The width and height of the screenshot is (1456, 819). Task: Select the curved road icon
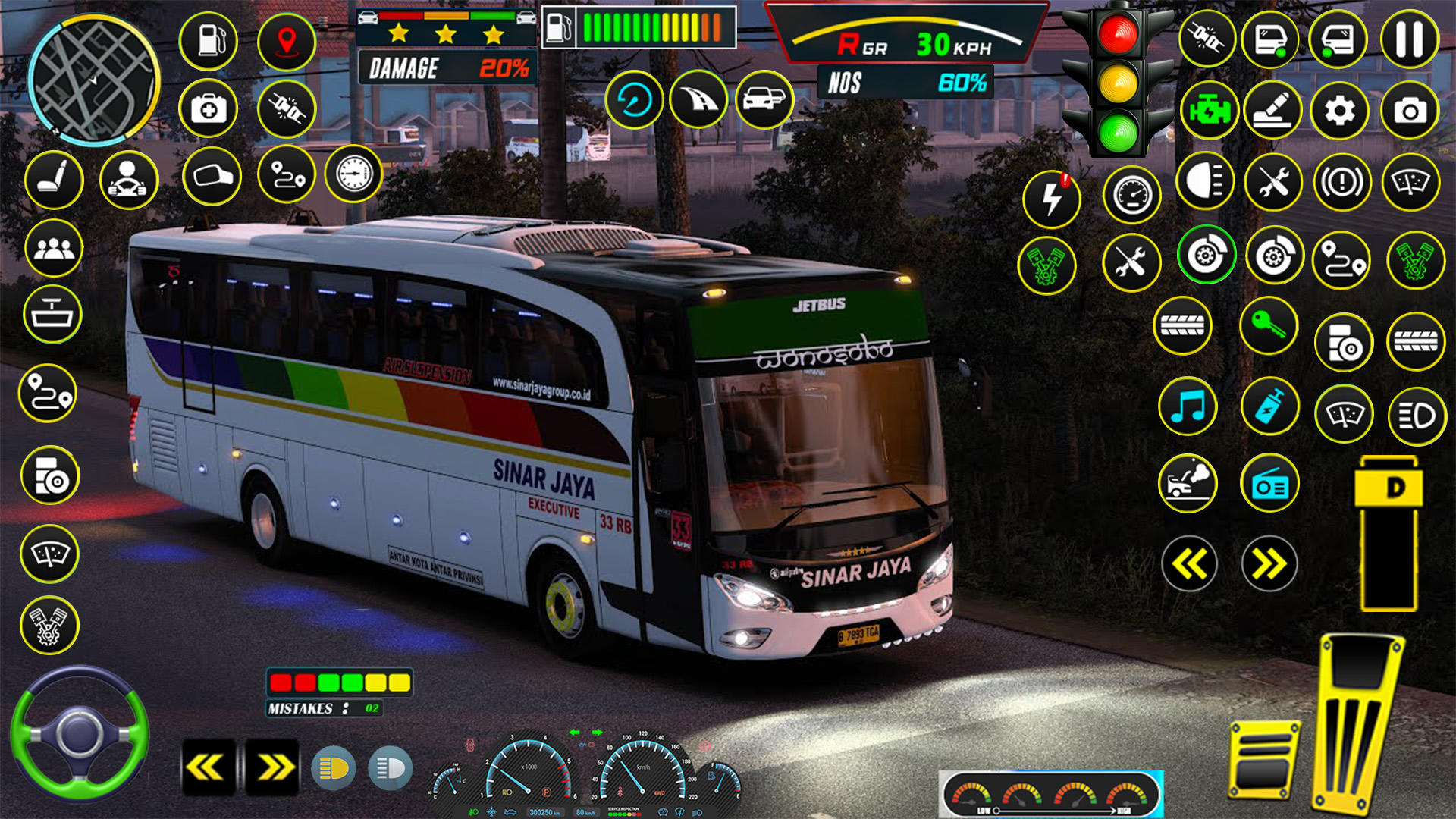698,99
